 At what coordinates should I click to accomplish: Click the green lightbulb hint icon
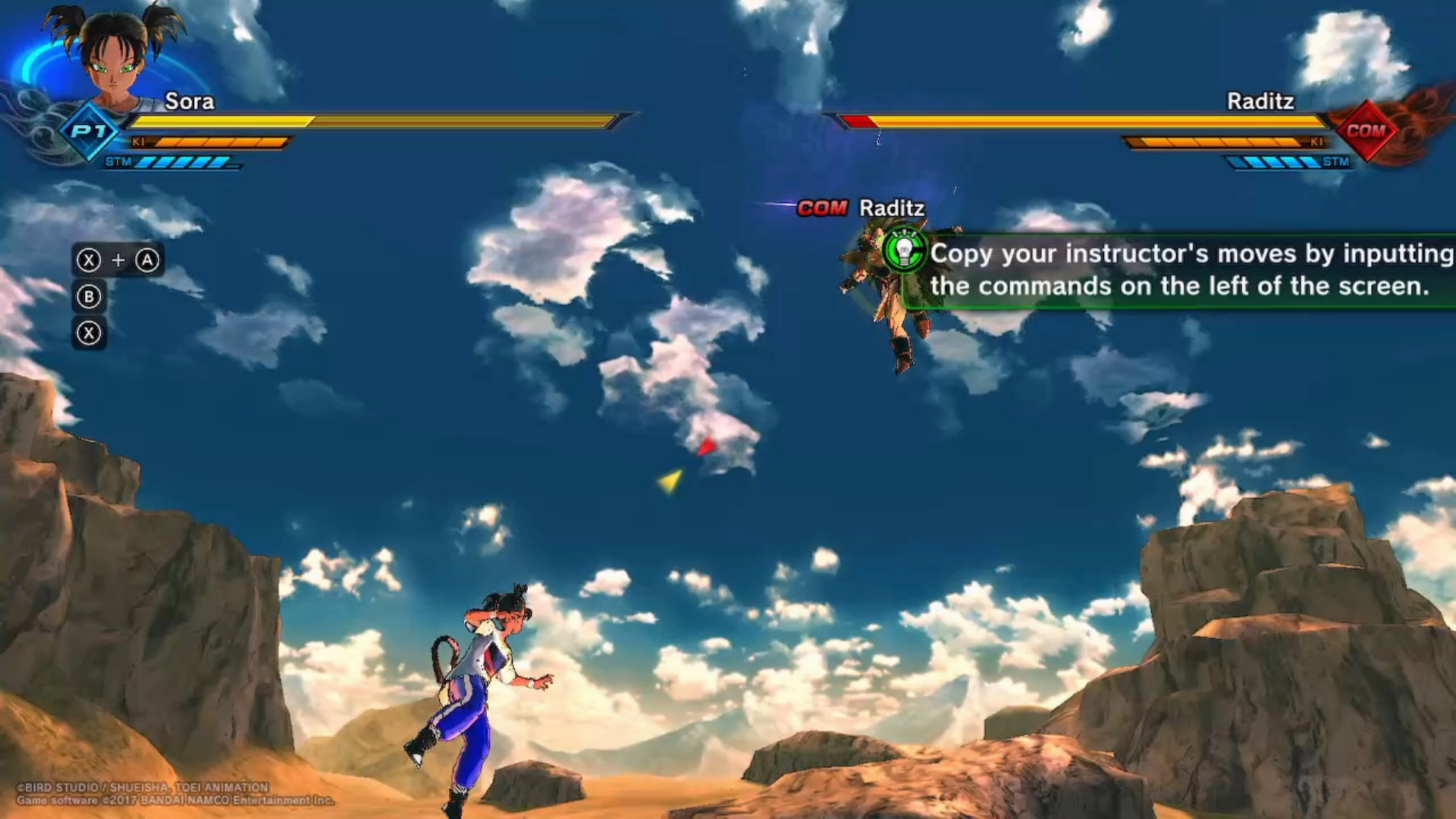(904, 249)
